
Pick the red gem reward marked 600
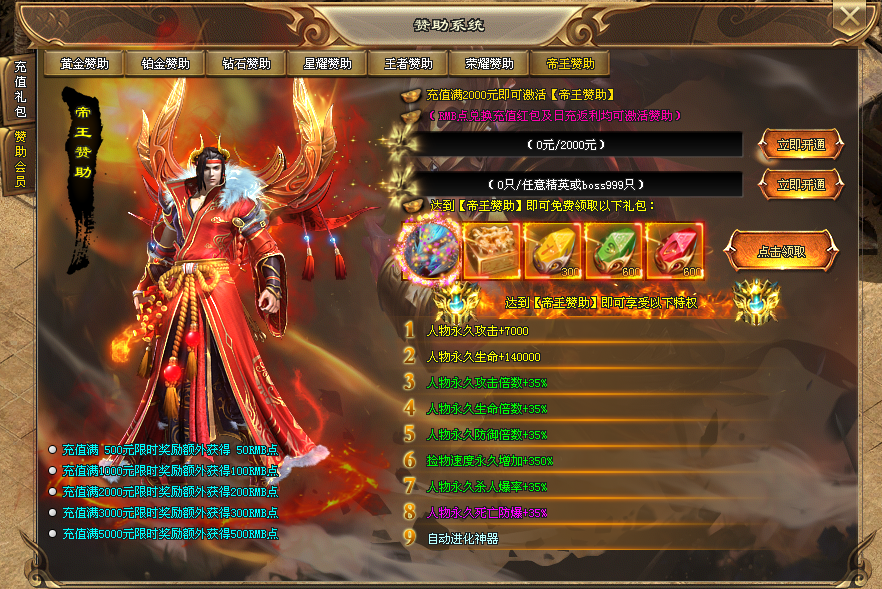675,250
